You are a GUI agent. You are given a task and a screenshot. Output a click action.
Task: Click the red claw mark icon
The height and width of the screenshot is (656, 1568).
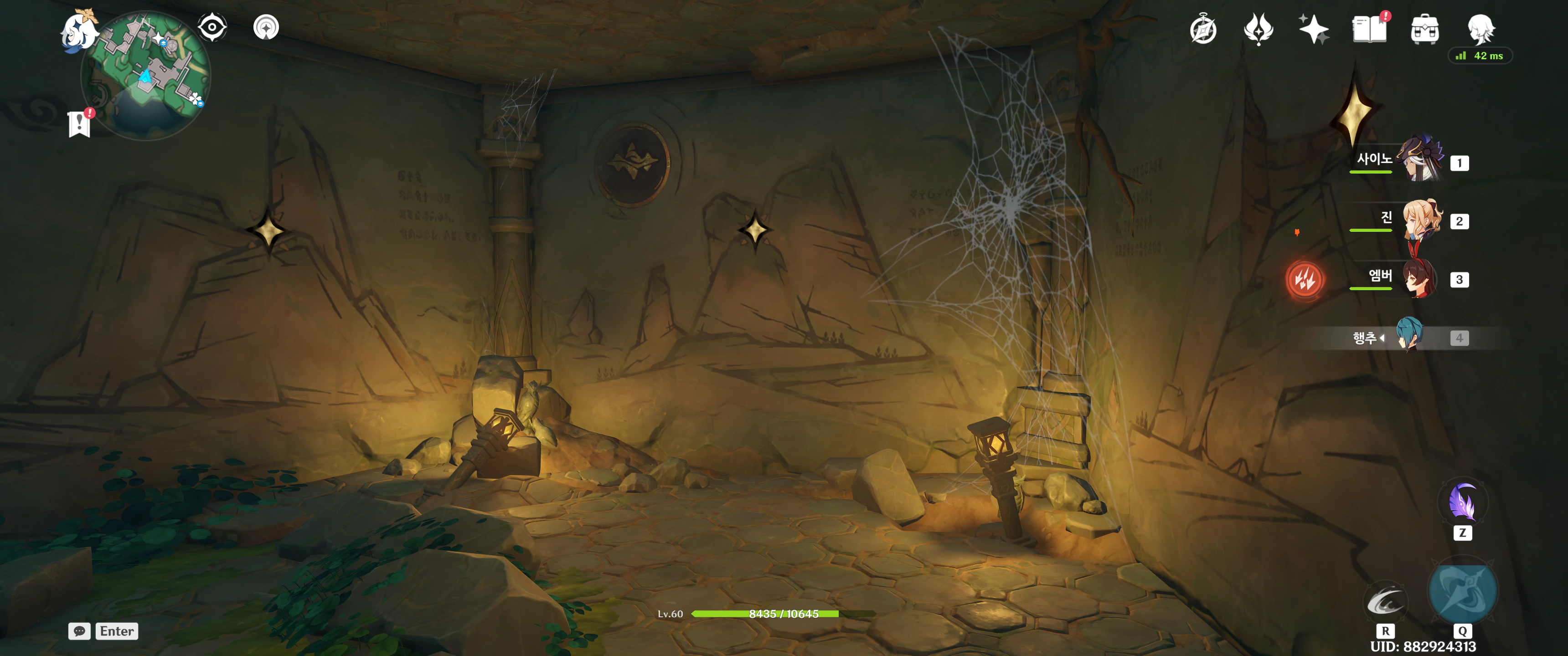click(x=1305, y=280)
